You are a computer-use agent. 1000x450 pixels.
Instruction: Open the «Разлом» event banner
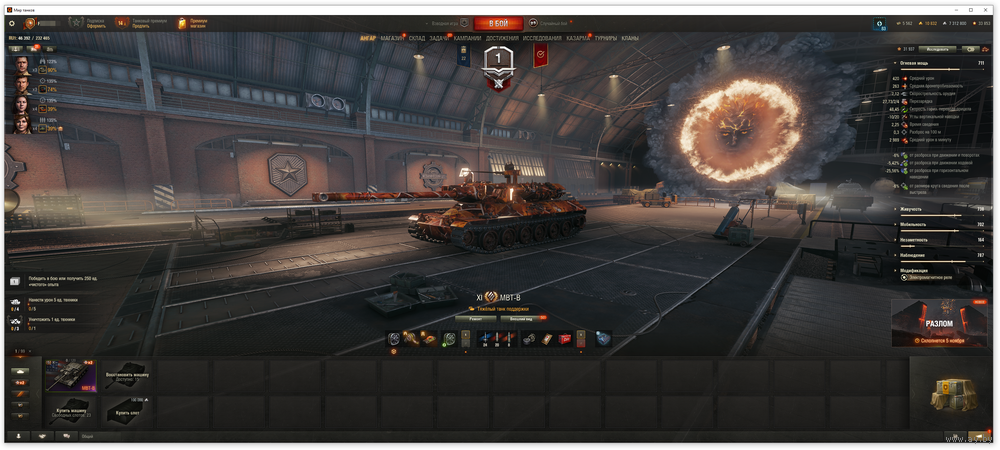(939, 322)
